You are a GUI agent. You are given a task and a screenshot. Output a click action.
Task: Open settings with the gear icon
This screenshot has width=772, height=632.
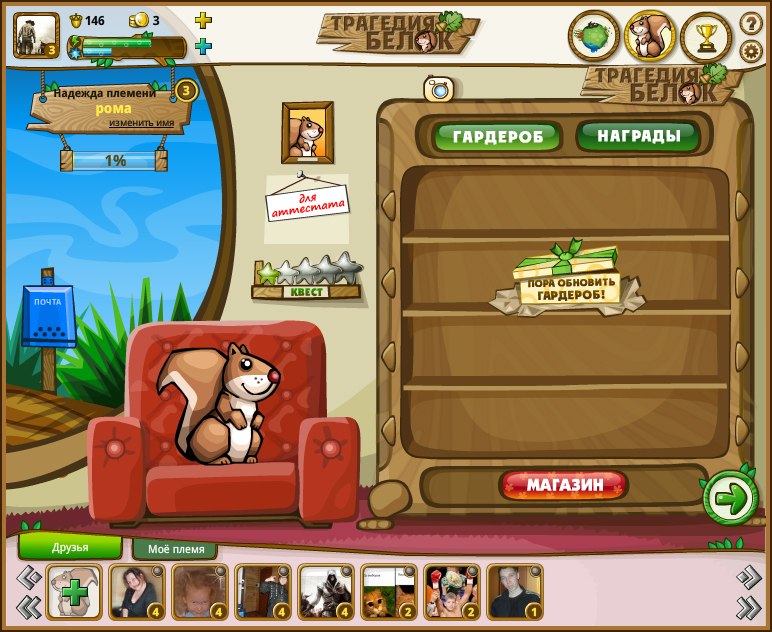[751, 51]
